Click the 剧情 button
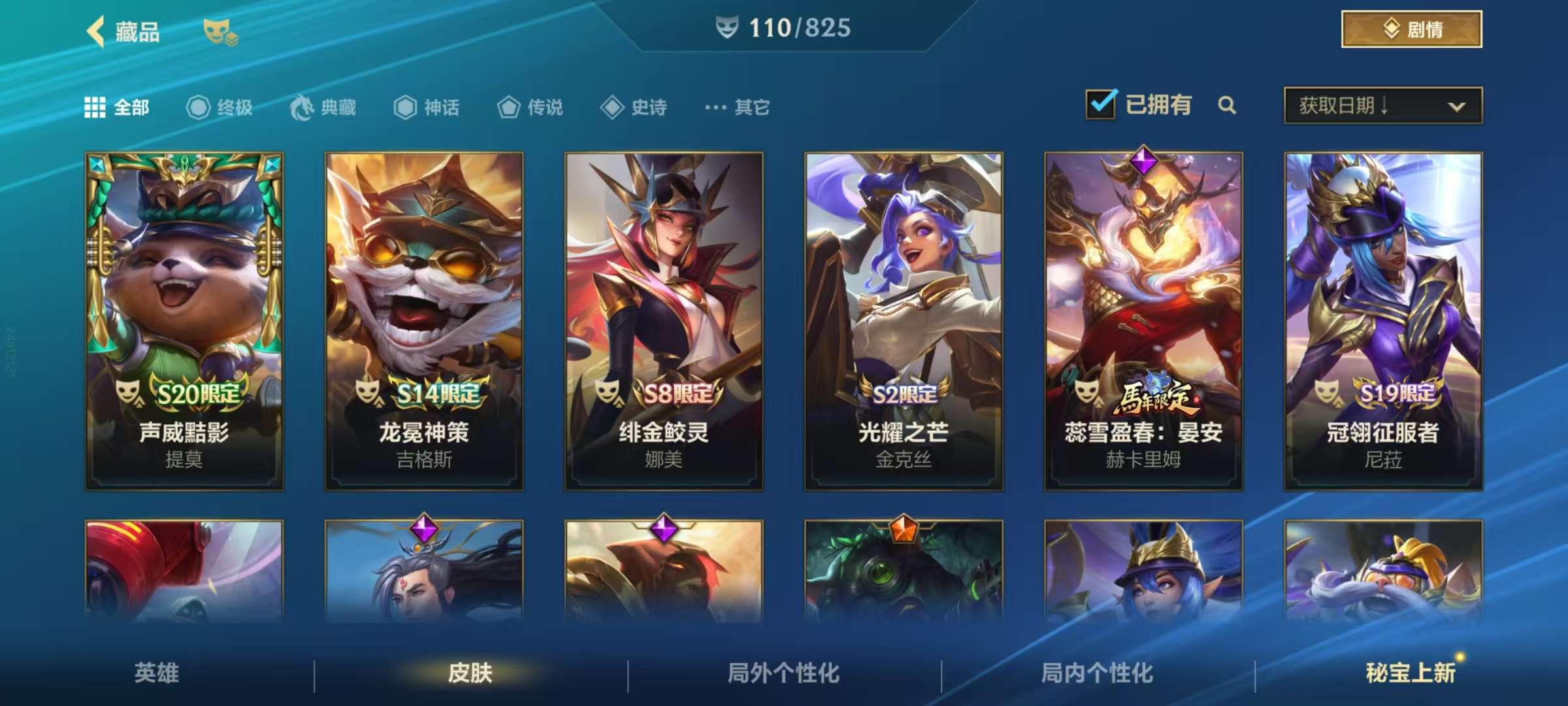 click(x=1411, y=31)
